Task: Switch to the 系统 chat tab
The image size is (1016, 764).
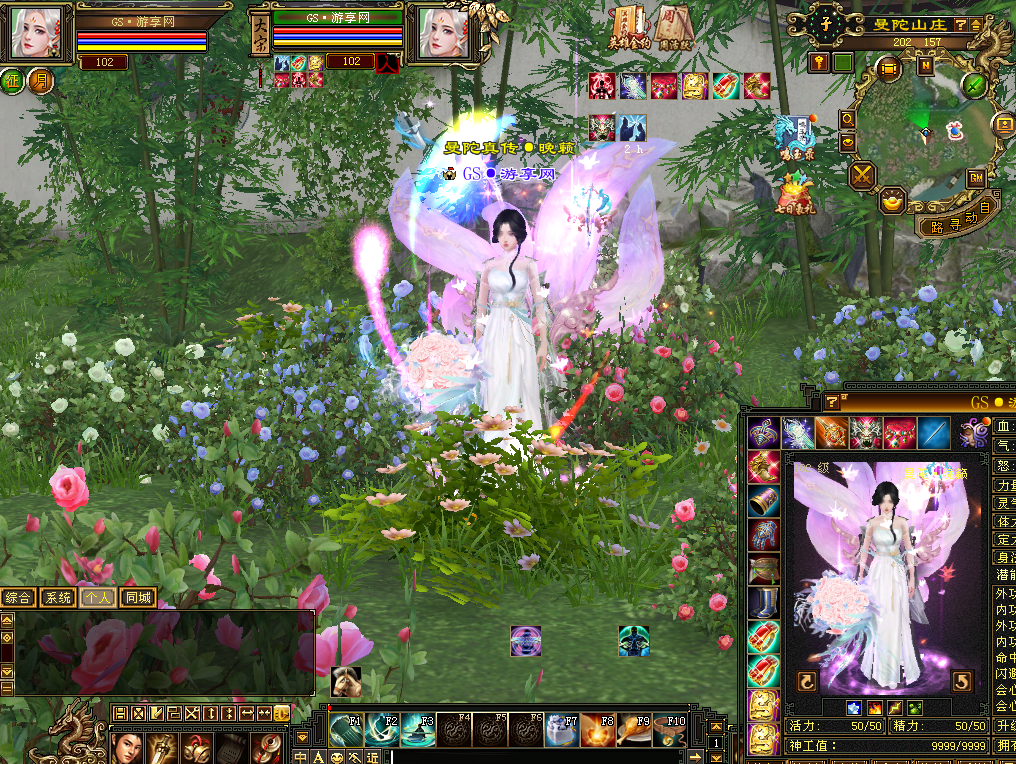Action: click(58, 598)
